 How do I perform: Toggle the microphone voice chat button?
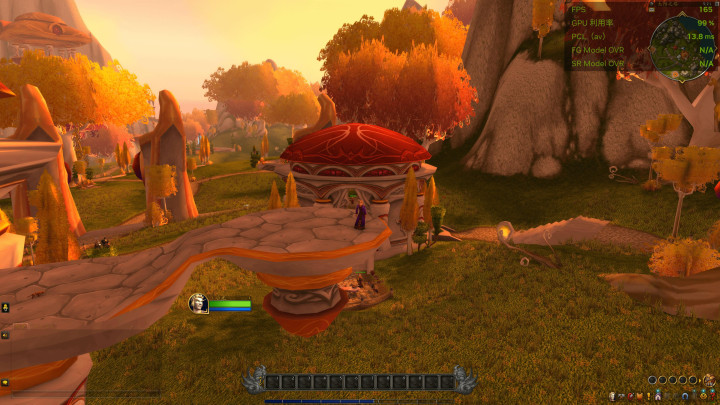pos(5,308)
